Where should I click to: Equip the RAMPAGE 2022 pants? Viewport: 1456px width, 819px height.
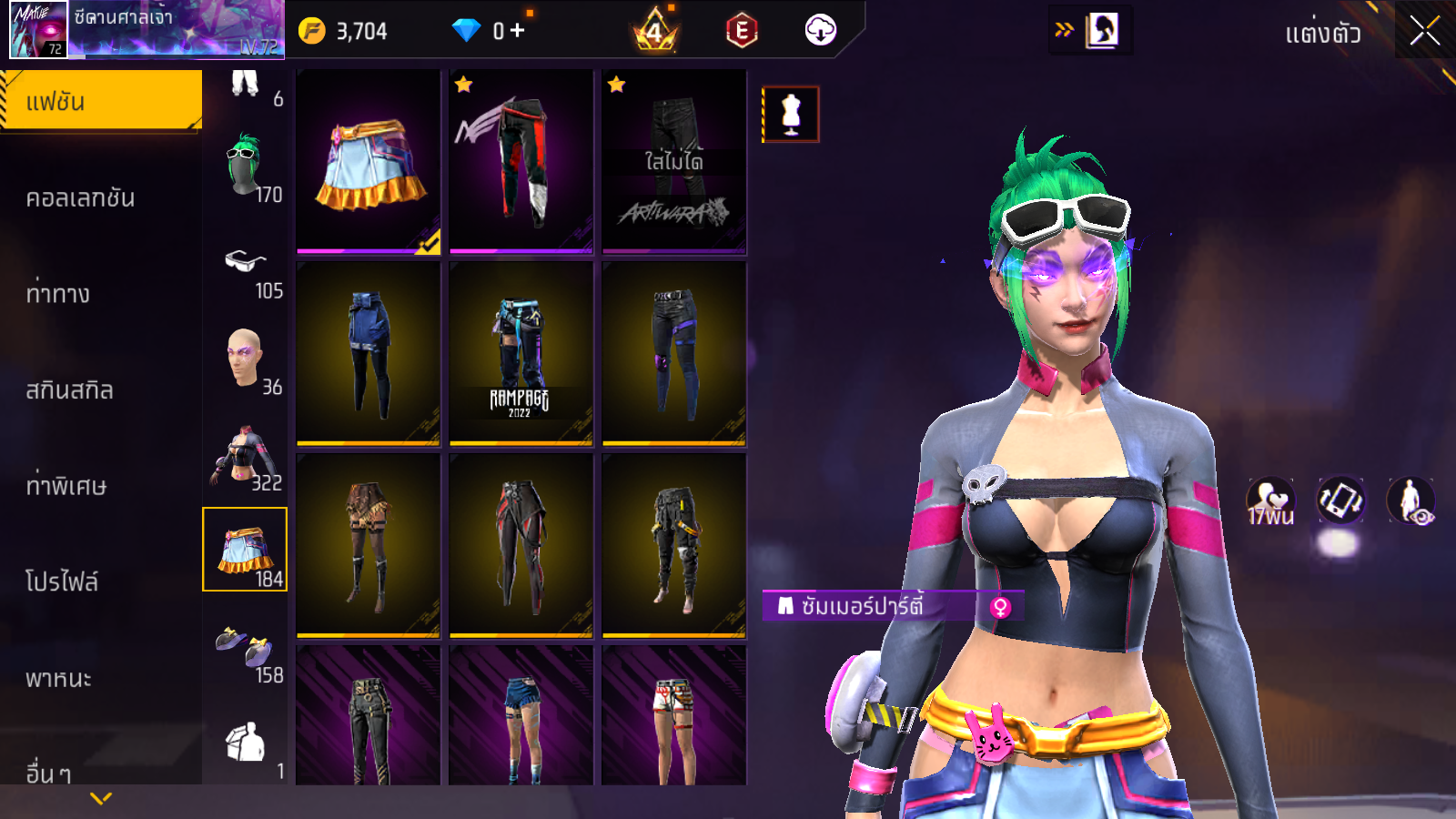521,354
